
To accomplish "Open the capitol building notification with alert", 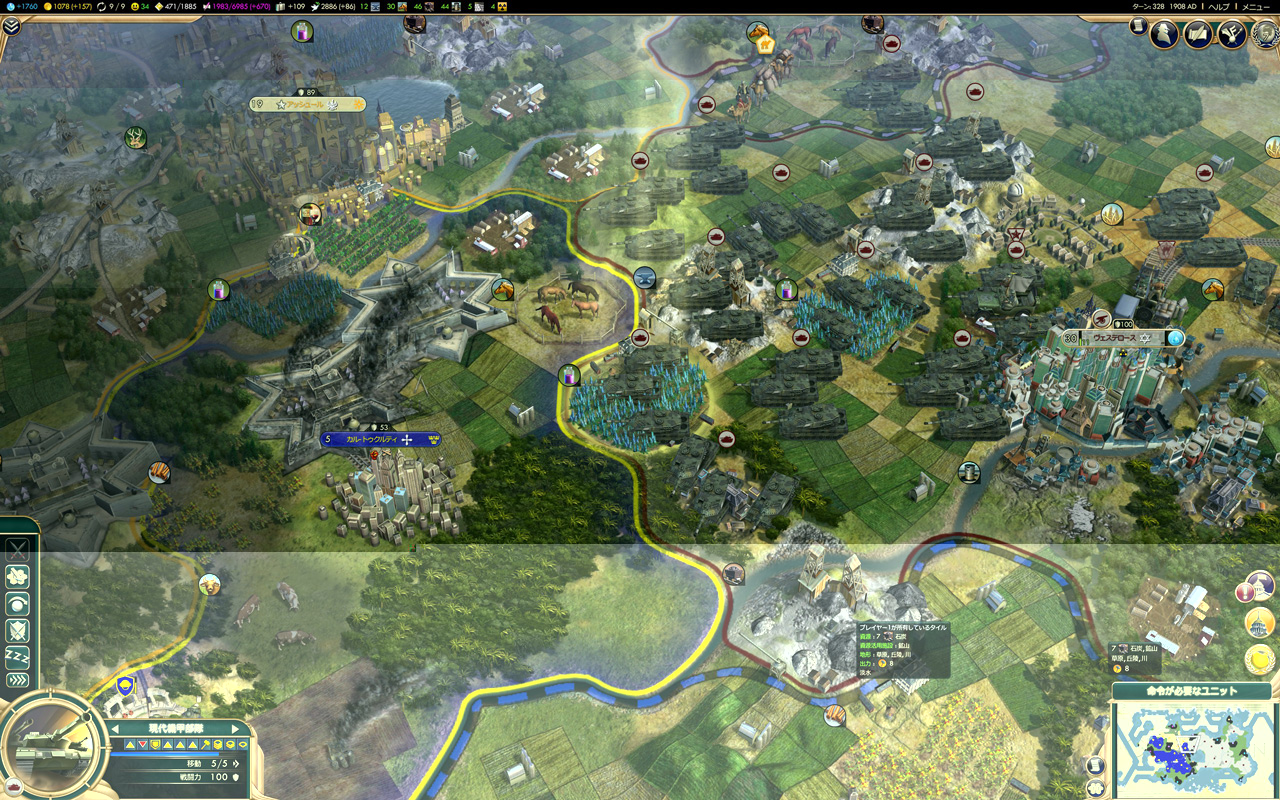I will (1259, 590).
